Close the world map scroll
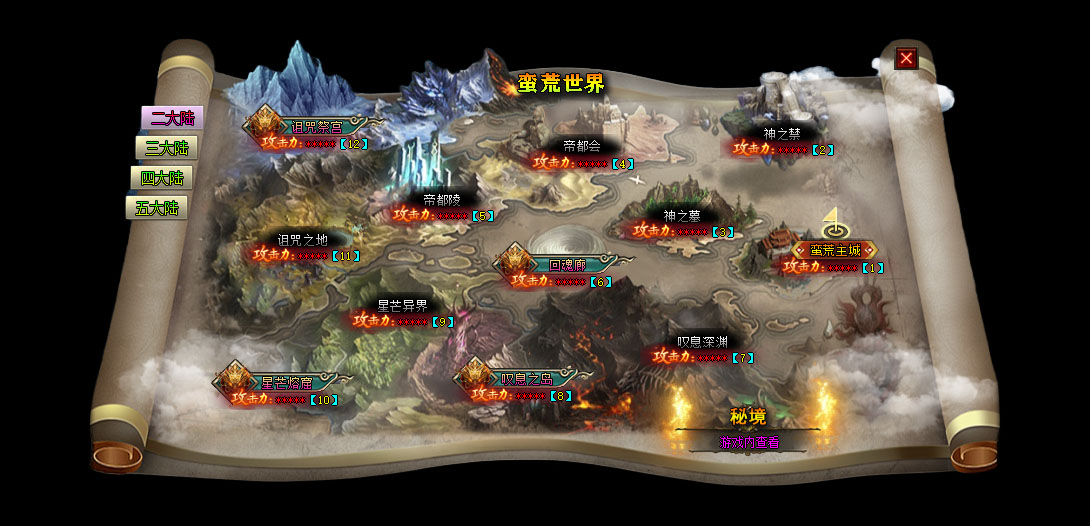Image resolution: width=1090 pixels, height=526 pixels. coord(906,58)
